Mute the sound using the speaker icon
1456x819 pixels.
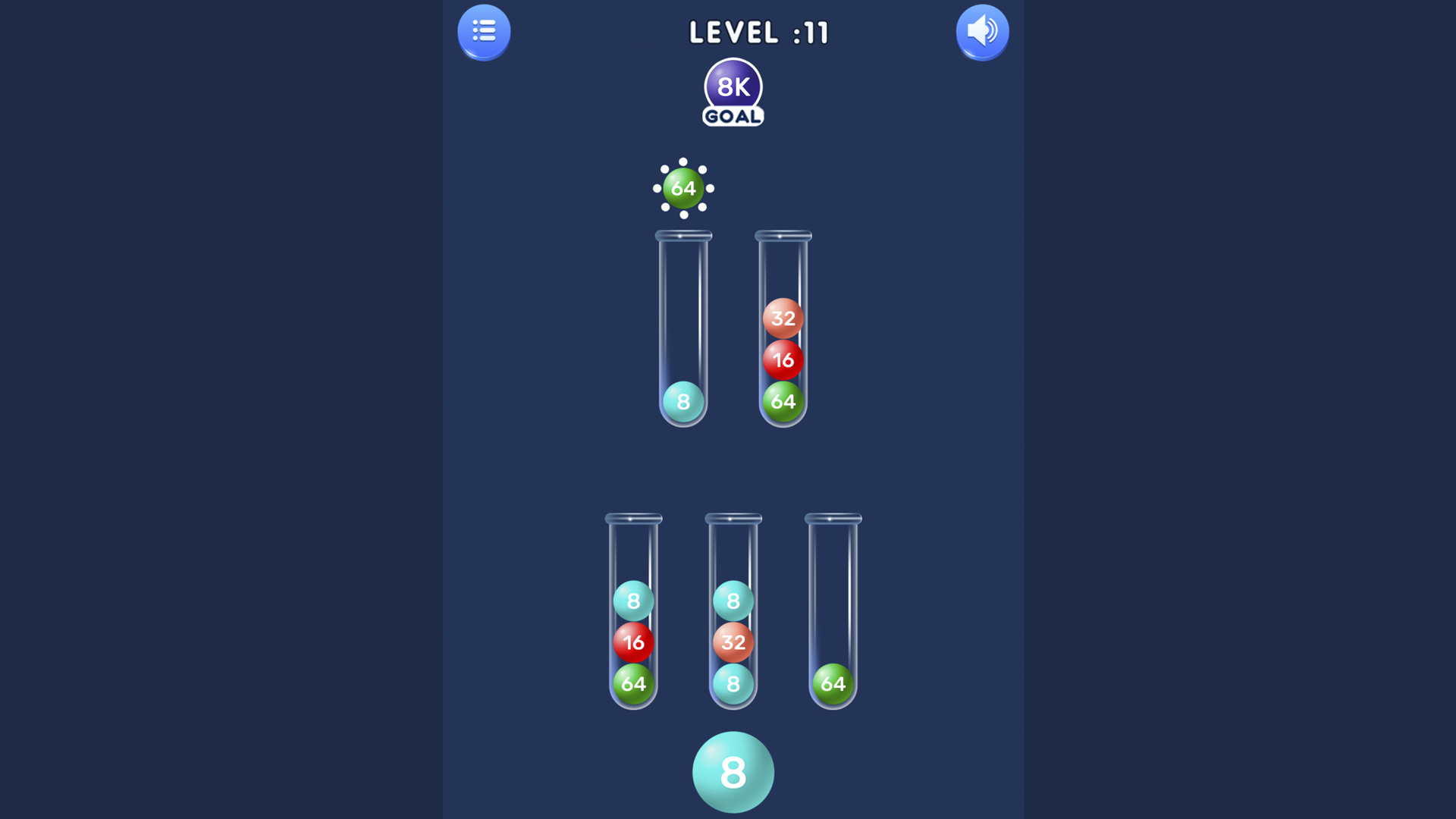[x=982, y=31]
